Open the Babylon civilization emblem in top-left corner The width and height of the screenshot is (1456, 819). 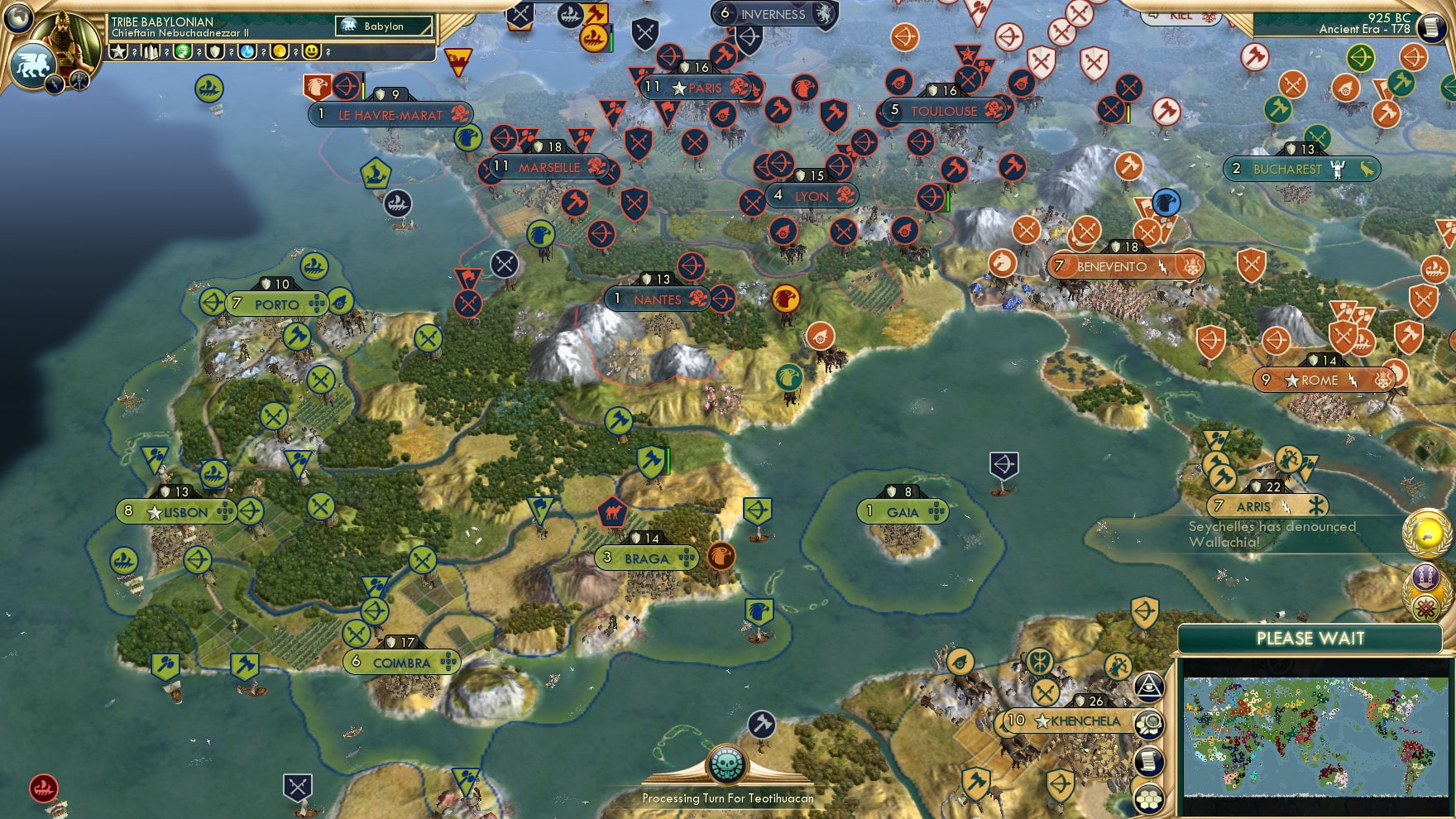pos(33,65)
